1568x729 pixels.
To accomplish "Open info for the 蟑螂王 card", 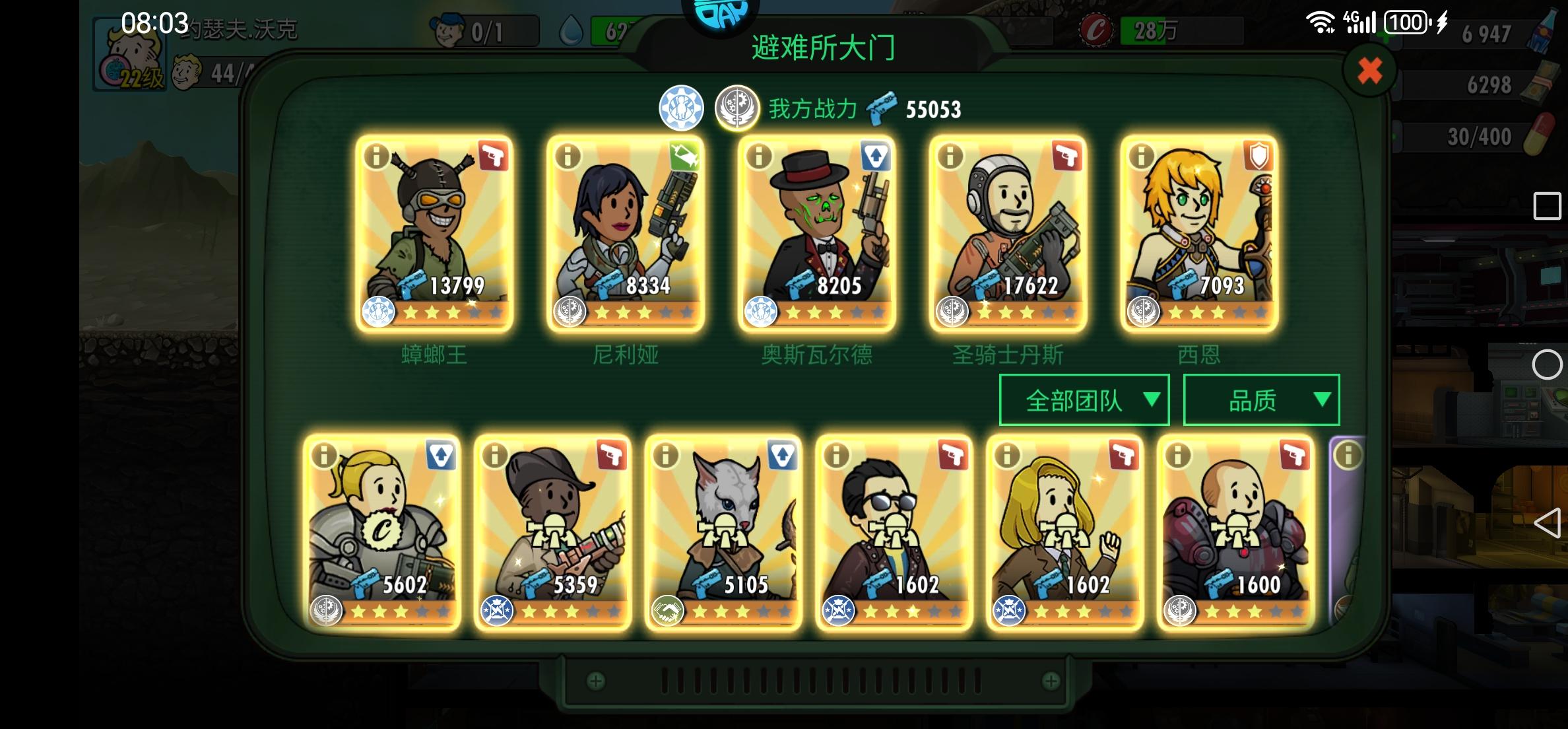I will (x=377, y=157).
